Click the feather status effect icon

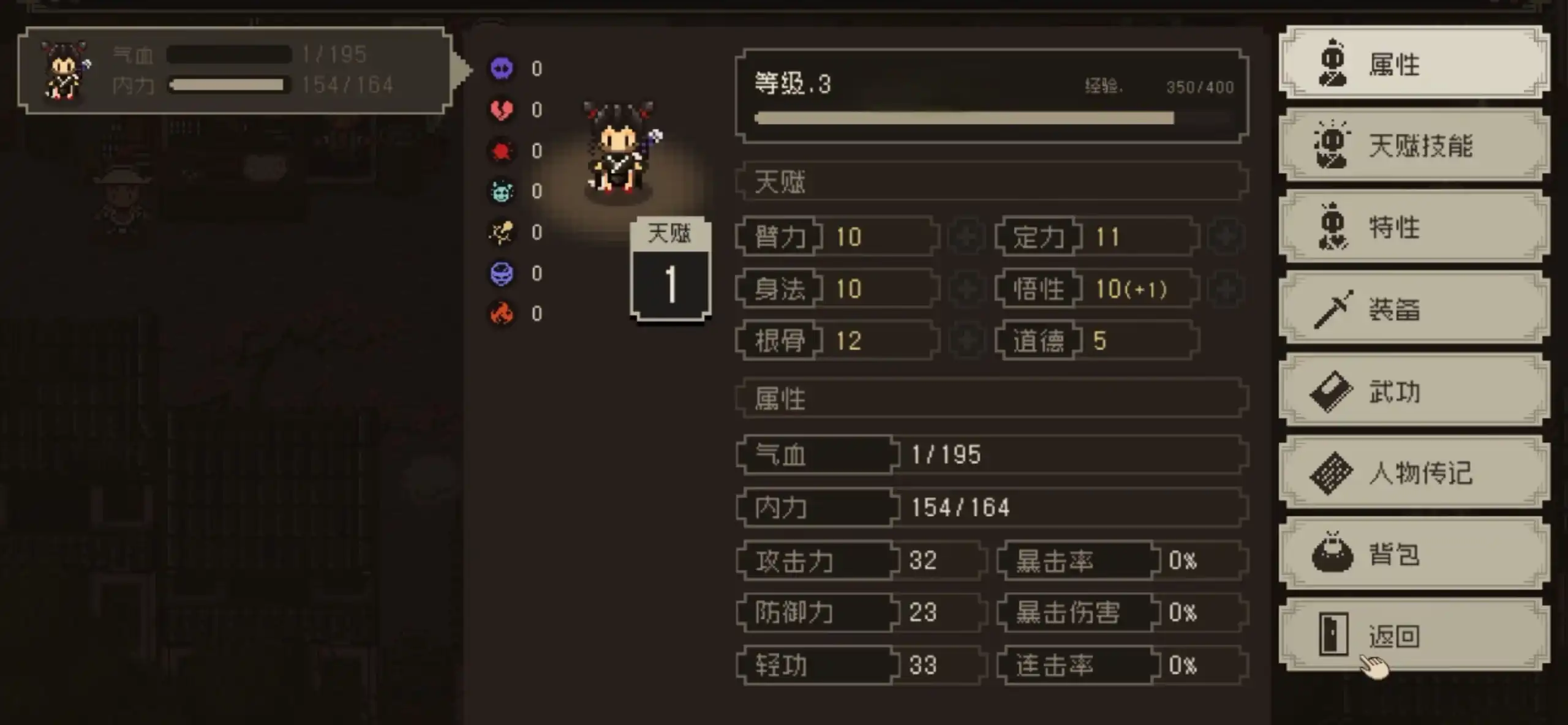[502, 233]
